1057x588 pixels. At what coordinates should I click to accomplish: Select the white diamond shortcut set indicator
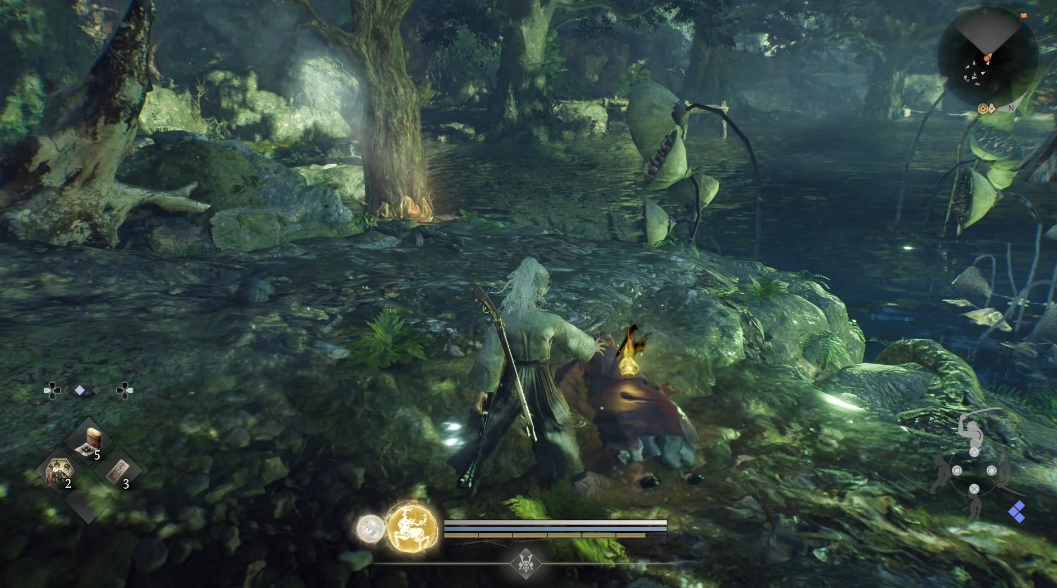point(80,390)
